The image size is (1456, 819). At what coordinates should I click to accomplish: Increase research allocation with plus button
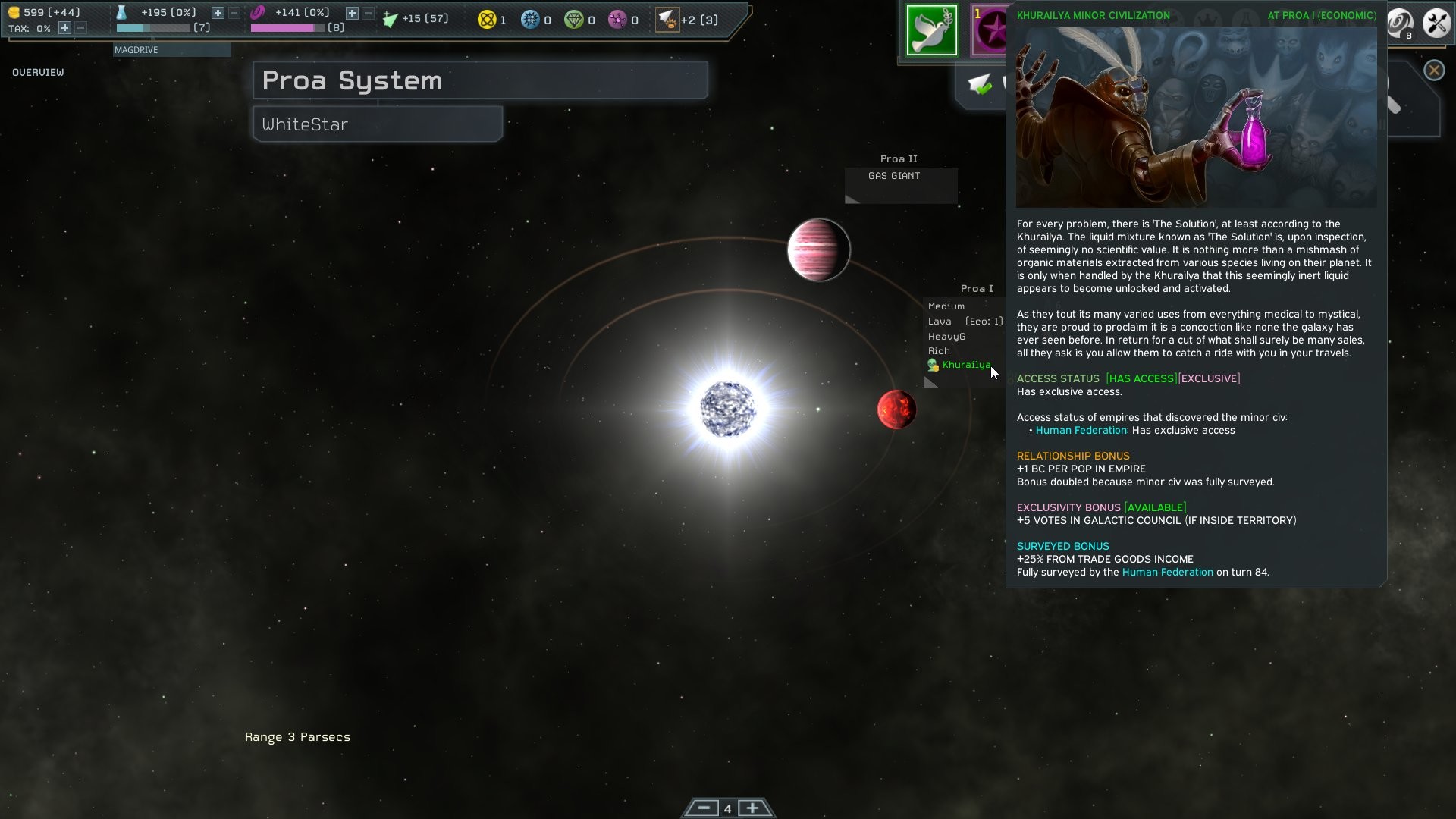tap(217, 12)
